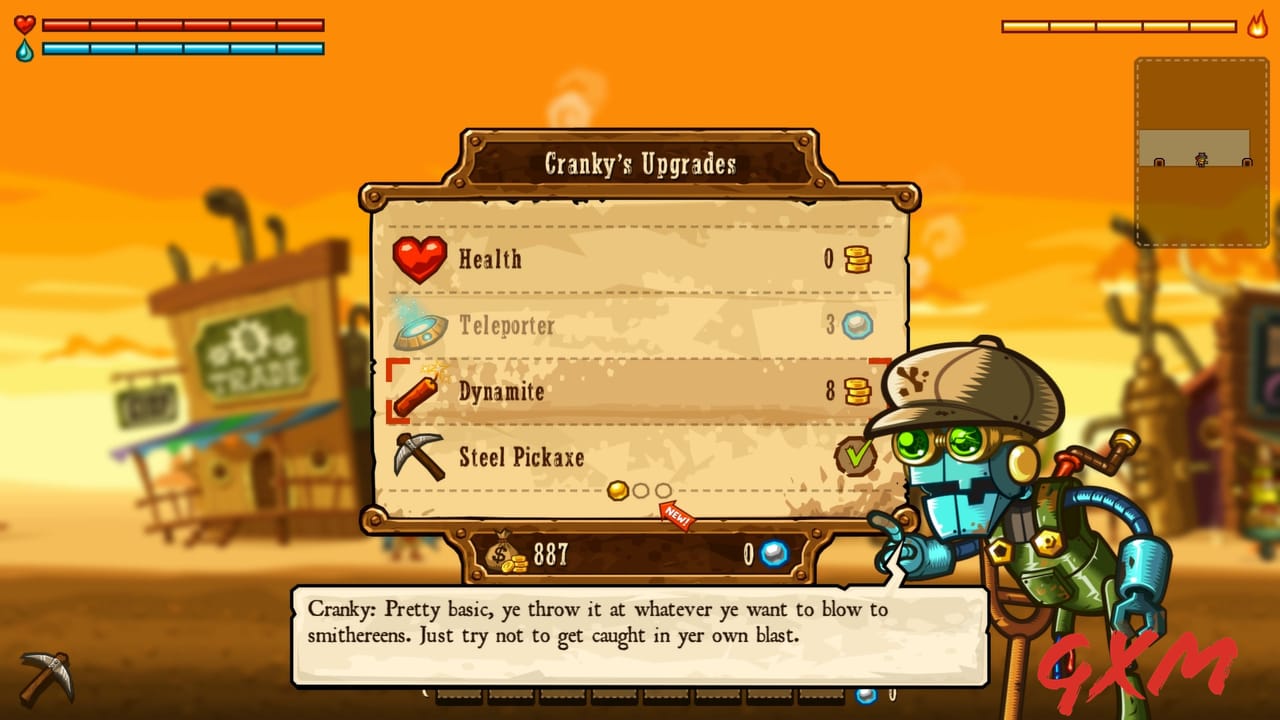Screen dimensions: 1280x720
Task: Open the third page indicator circle
Action: (663, 491)
